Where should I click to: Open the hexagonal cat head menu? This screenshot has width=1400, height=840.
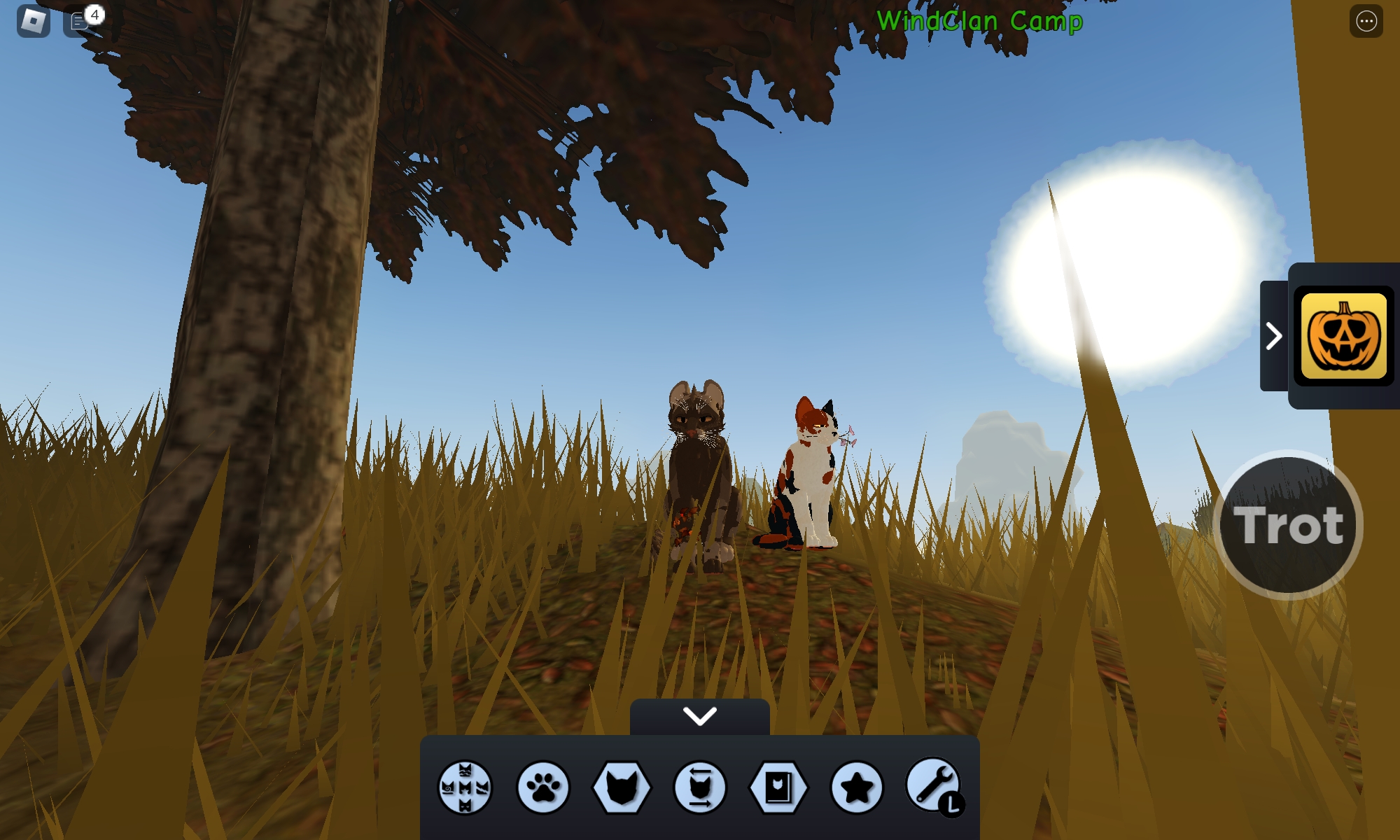(x=622, y=787)
